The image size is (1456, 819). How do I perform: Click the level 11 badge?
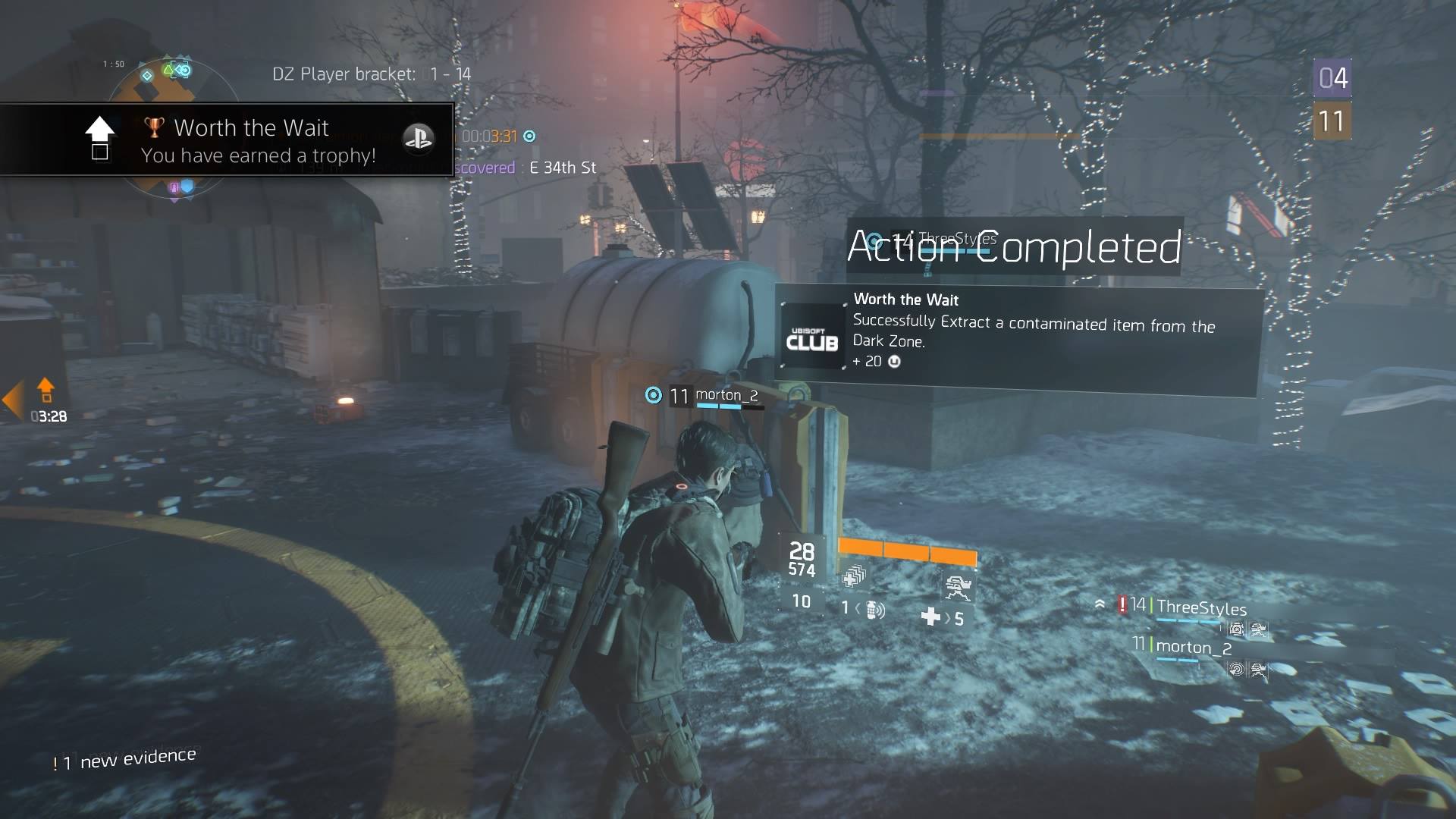pyautogui.click(x=1332, y=121)
